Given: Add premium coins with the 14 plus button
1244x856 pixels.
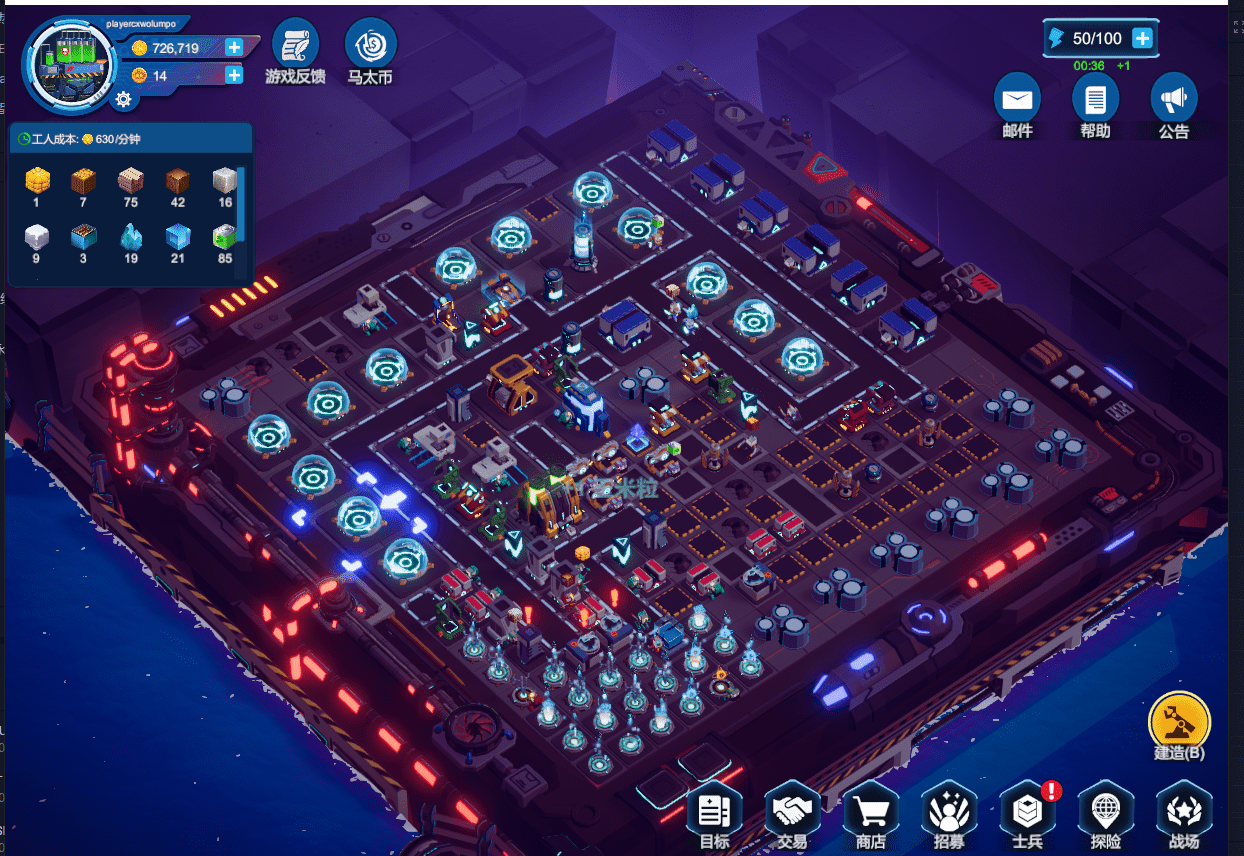Looking at the screenshot, I should [x=234, y=75].
